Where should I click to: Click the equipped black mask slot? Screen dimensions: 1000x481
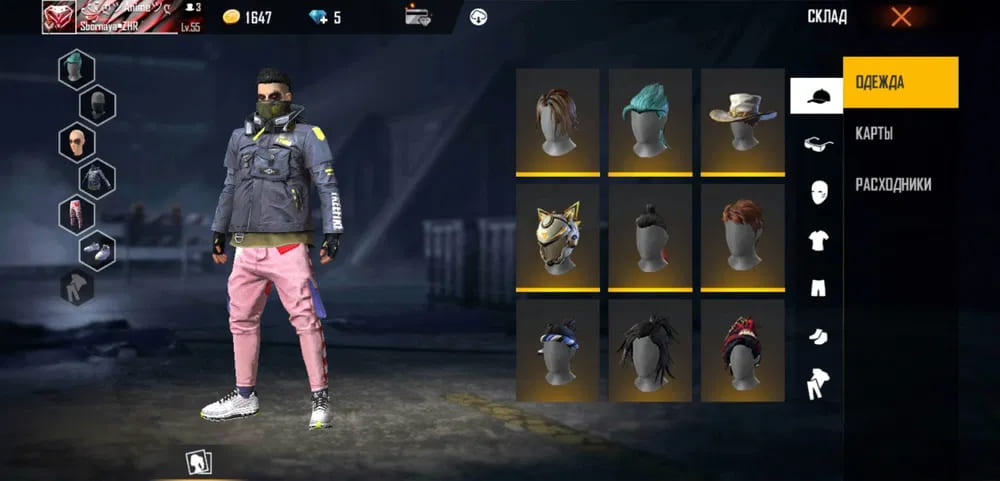click(97, 105)
